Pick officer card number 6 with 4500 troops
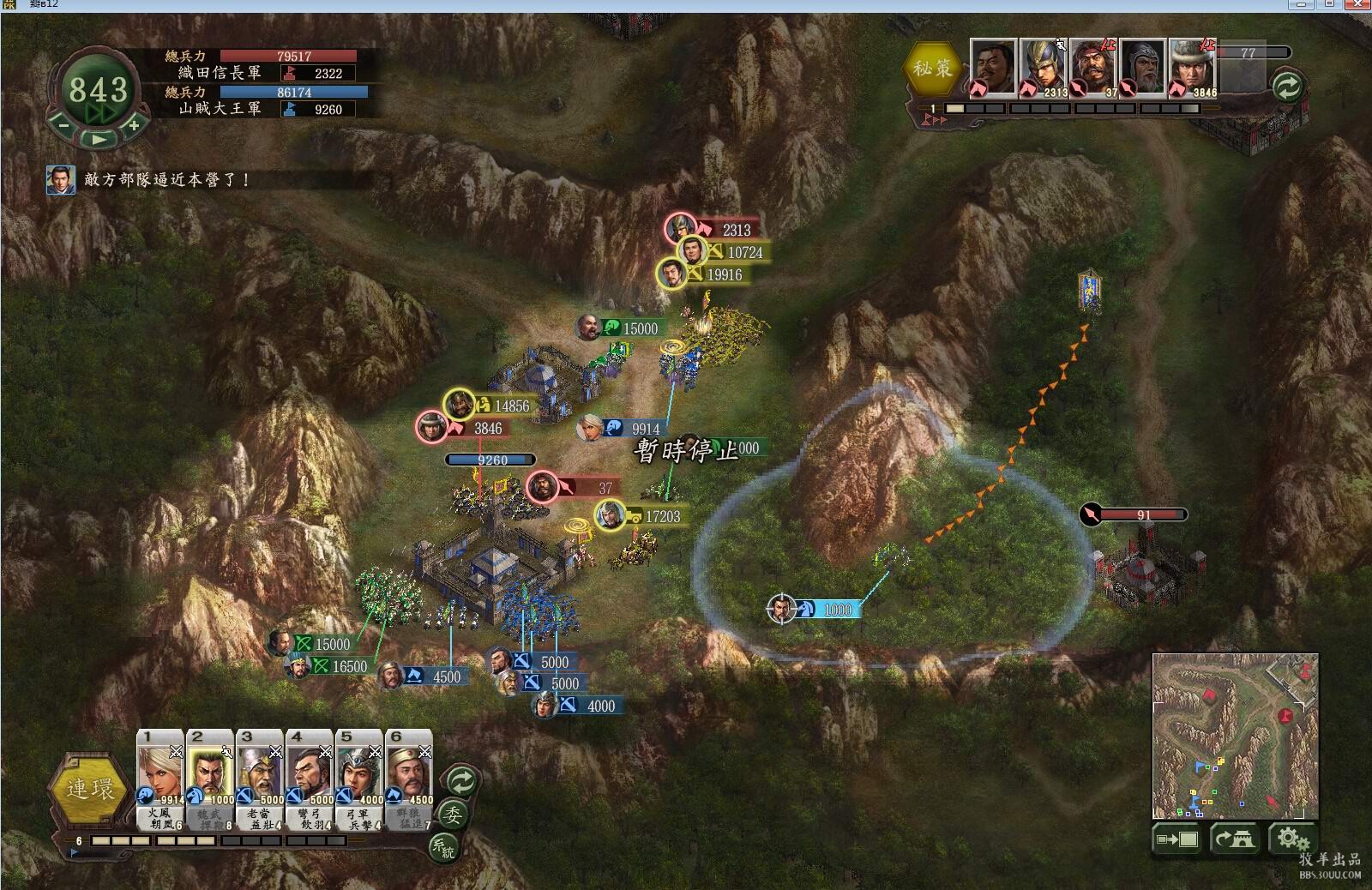This screenshot has width=1372, height=890. point(409,776)
